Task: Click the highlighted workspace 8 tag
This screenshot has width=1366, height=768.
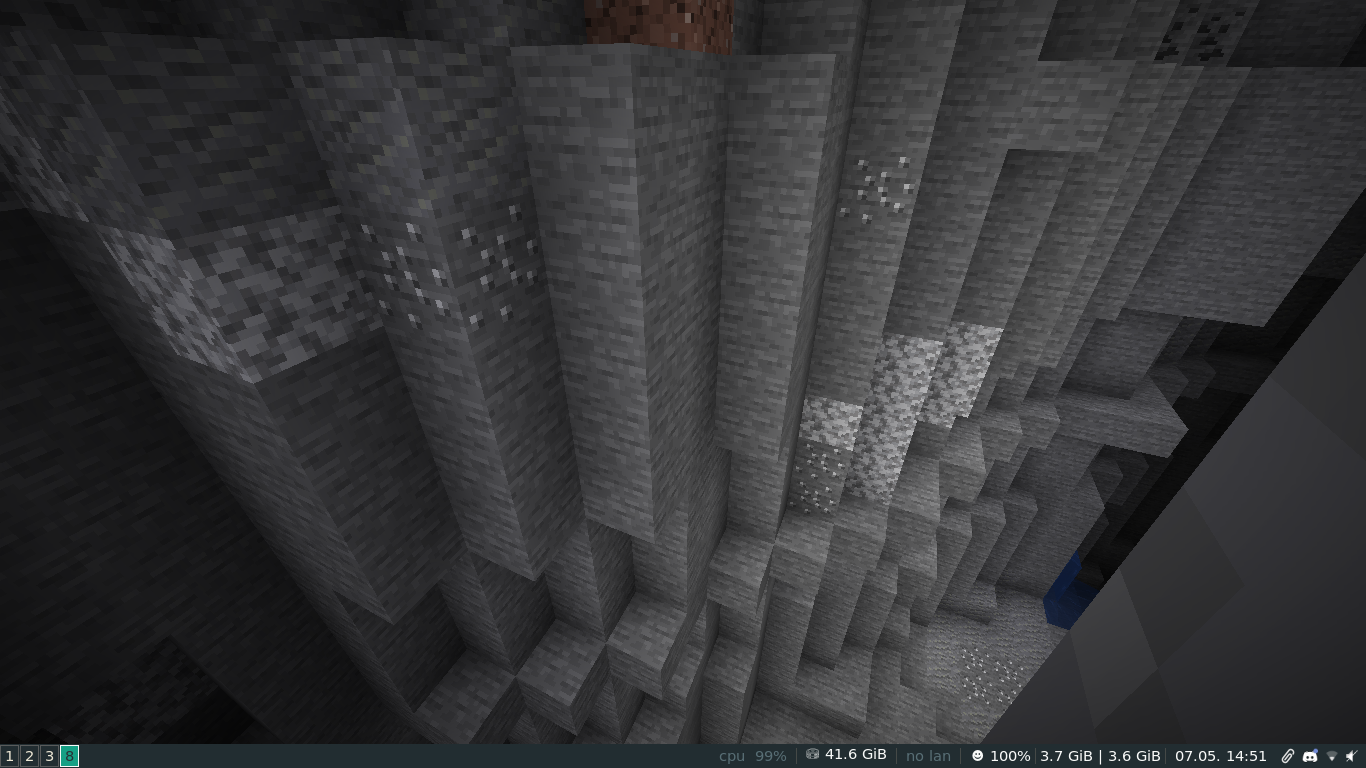Action: coord(68,756)
